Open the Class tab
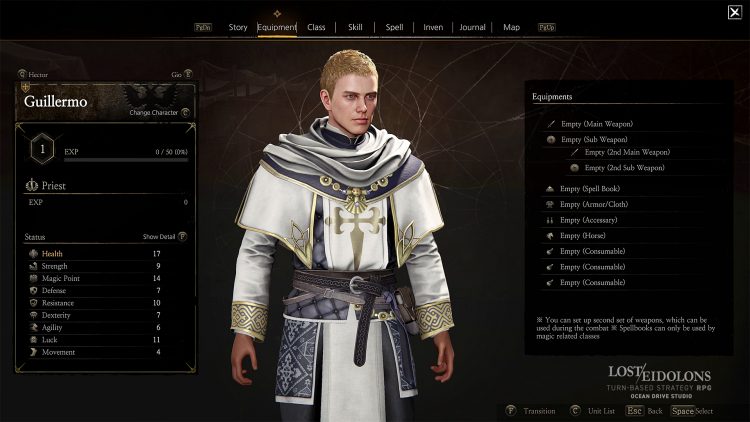The height and width of the screenshot is (422, 750). 316,27
